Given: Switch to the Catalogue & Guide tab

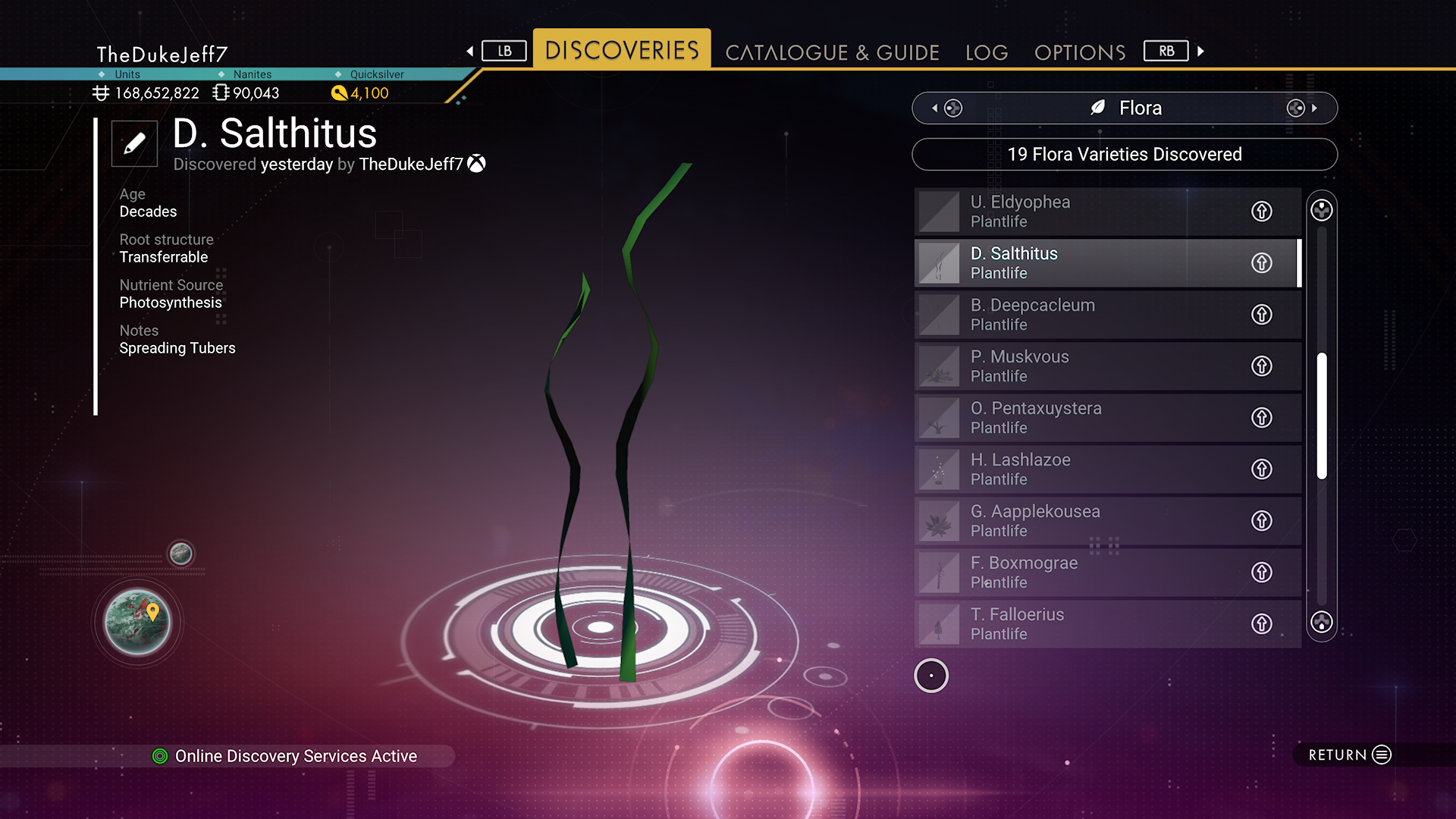Looking at the screenshot, I should click(832, 52).
